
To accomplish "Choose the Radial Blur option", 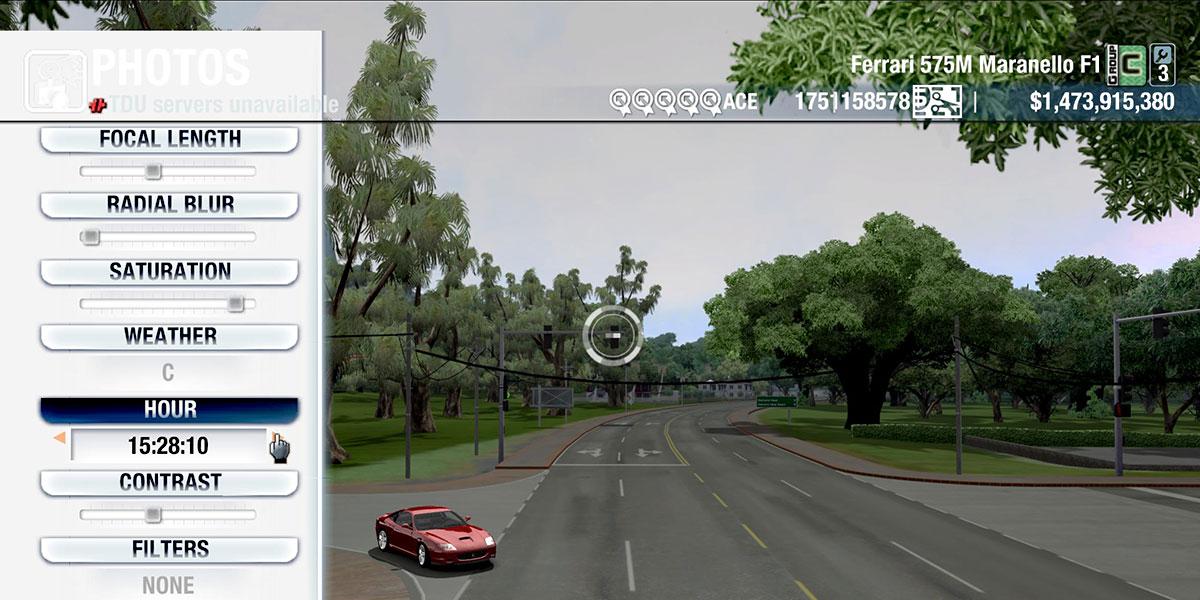I will 169,205.
